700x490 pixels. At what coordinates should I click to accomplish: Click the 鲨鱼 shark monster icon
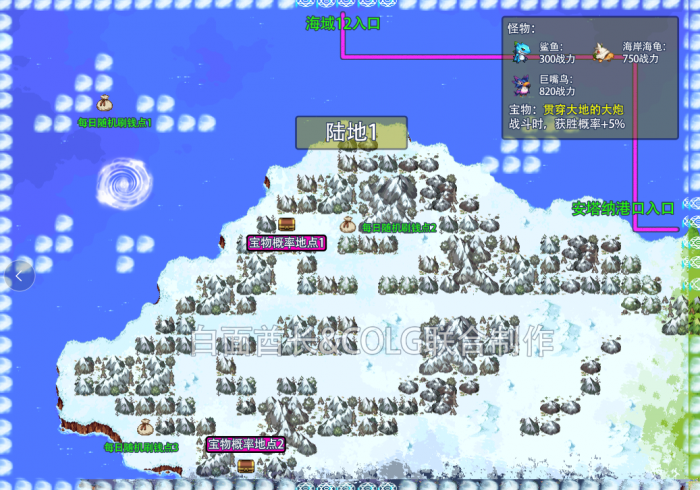(x=521, y=52)
